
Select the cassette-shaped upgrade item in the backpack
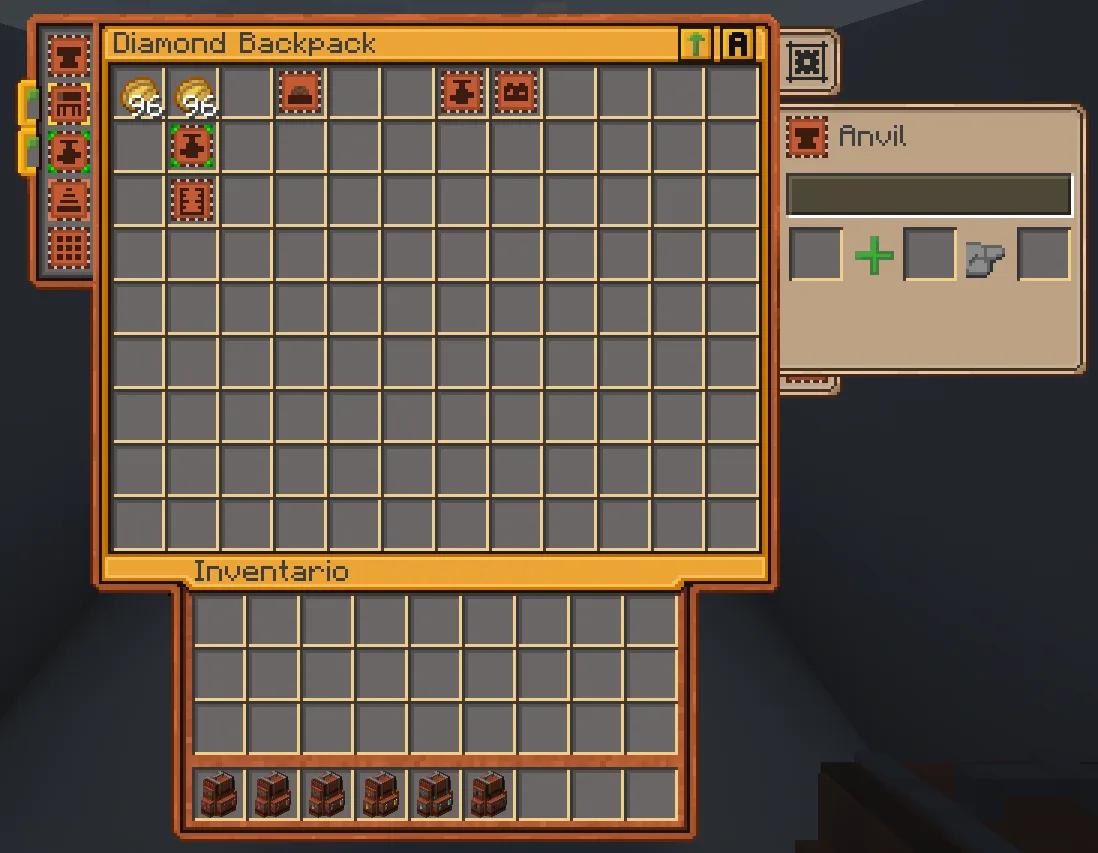[x=516, y=93]
